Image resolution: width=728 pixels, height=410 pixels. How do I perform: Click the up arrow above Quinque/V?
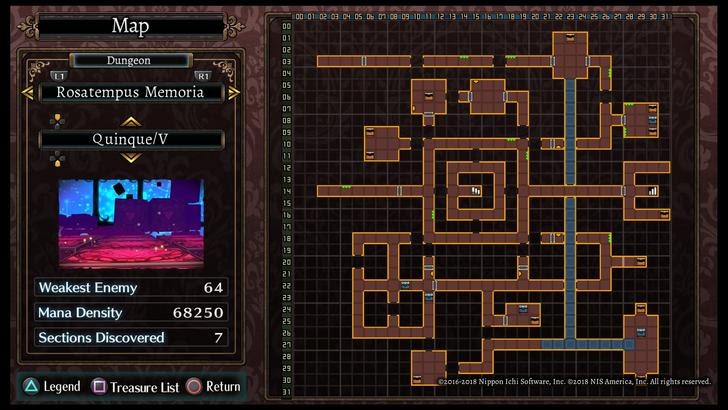(132, 121)
